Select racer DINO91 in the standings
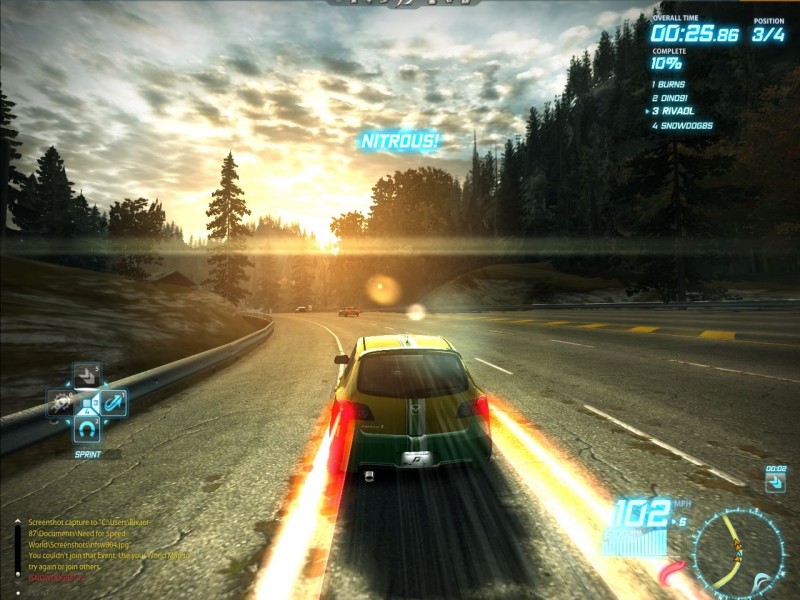This screenshot has height=600, width=800. click(674, 98)
